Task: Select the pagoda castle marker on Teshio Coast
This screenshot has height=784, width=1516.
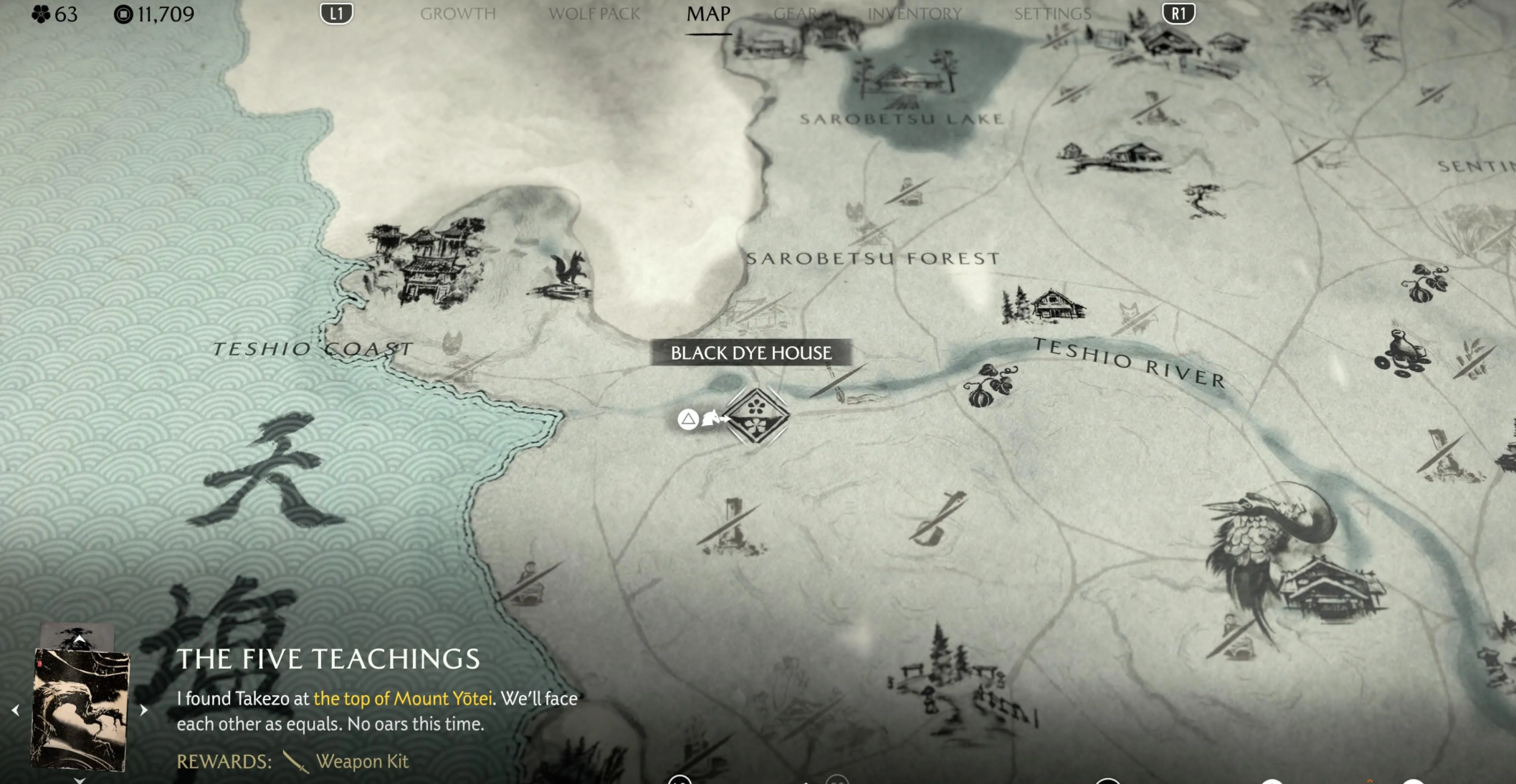Action: (x=428, y=262)
